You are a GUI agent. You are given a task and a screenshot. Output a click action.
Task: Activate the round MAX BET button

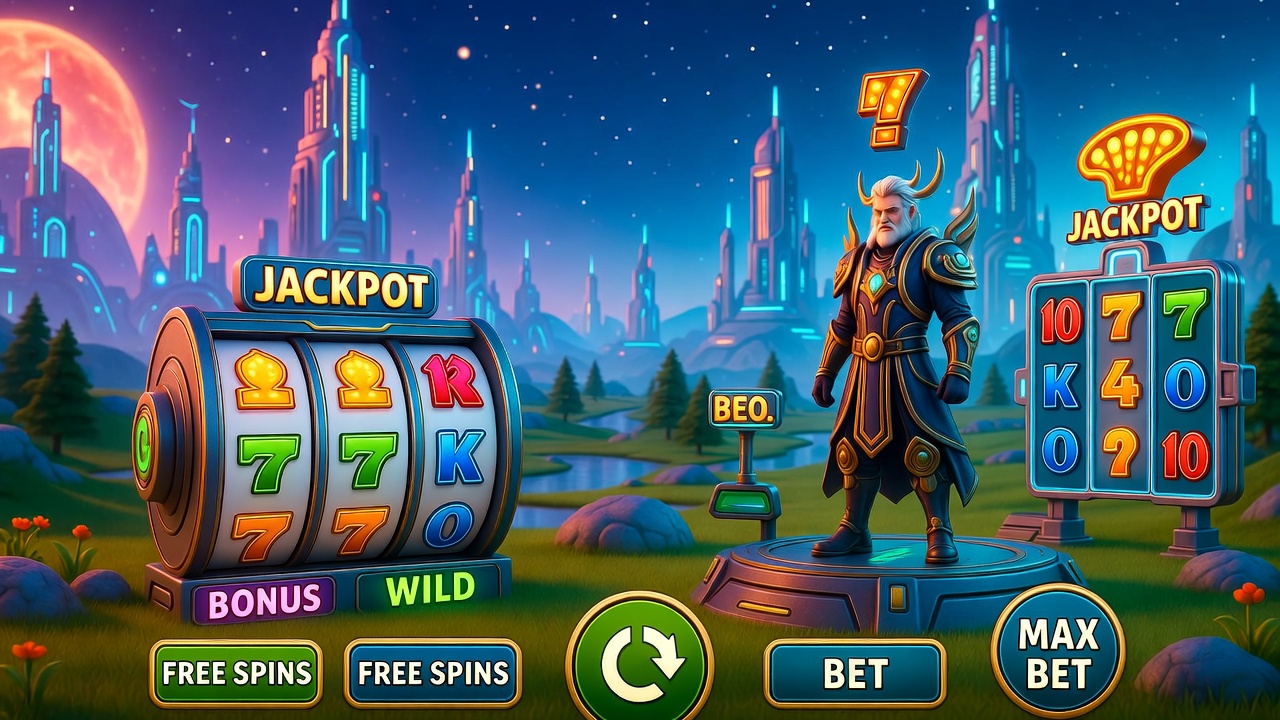click(x=1058, y=651)
